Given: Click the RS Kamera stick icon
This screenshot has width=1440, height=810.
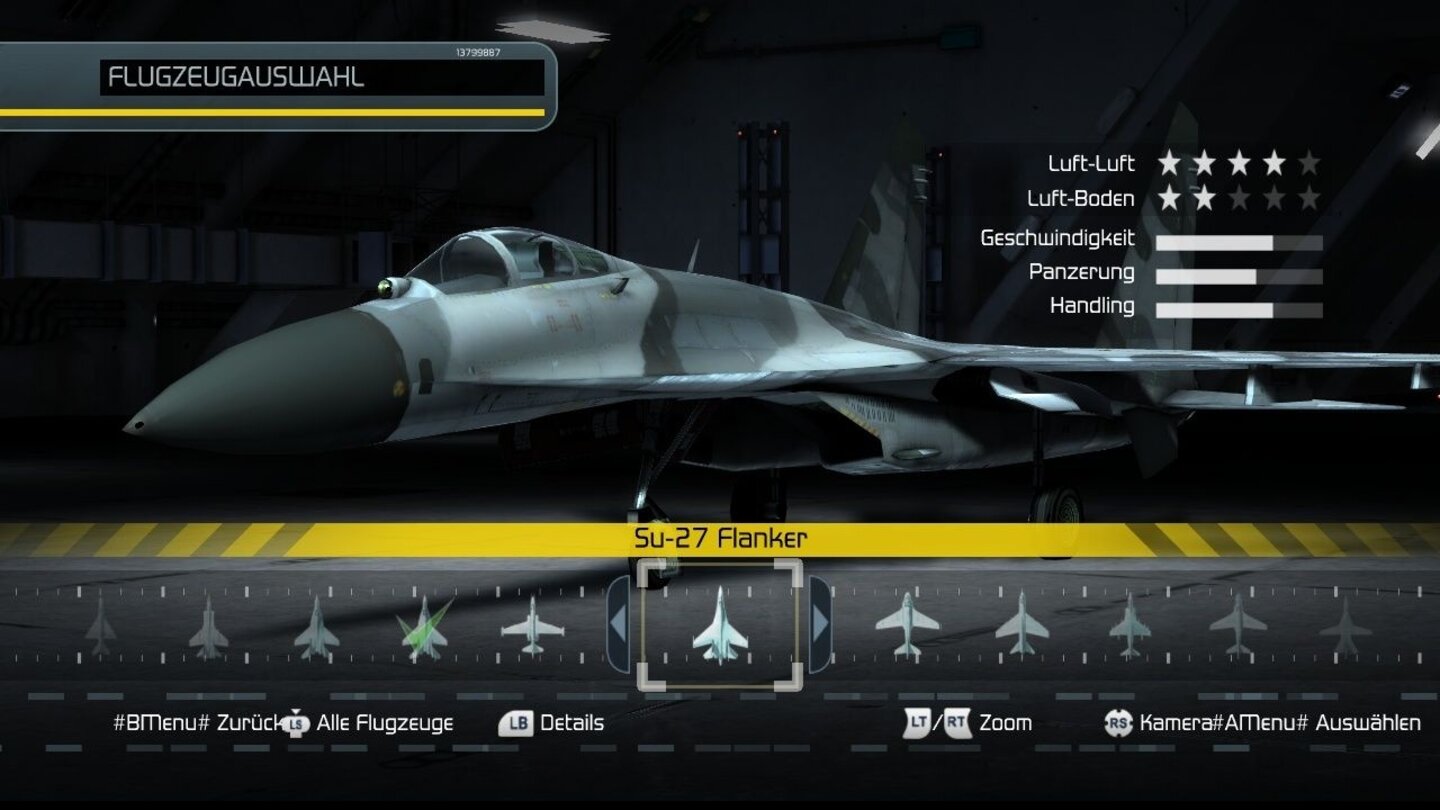Looking at the screenshot, I should (1120, 722).
